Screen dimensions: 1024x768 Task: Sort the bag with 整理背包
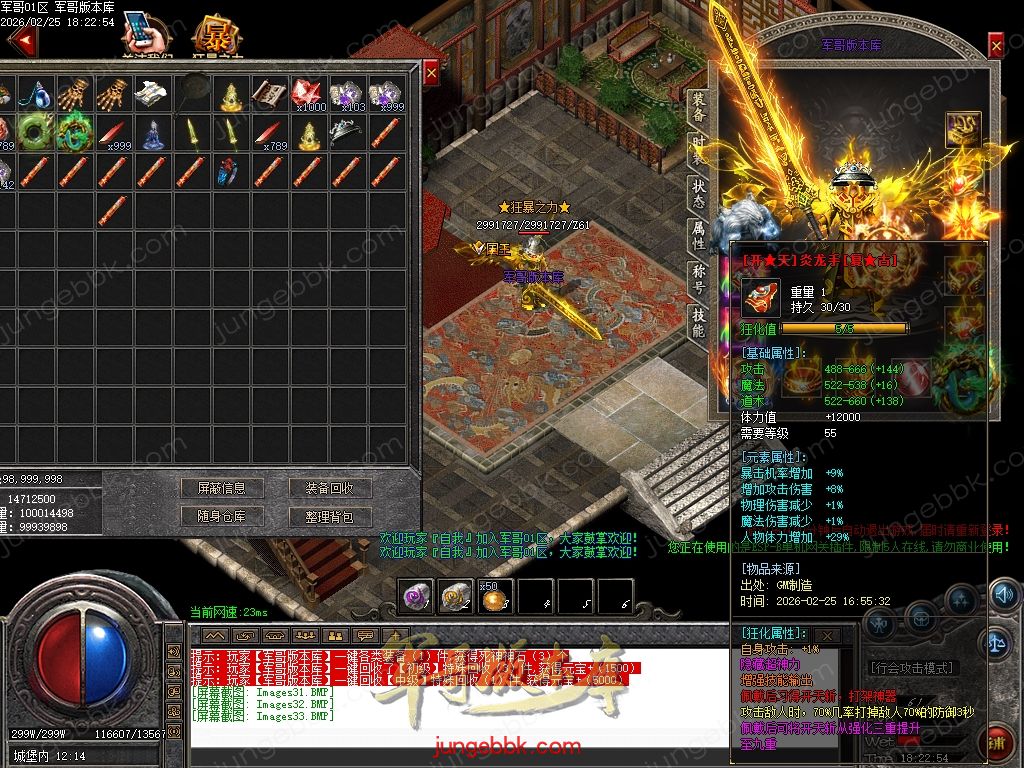pos(330,516)
